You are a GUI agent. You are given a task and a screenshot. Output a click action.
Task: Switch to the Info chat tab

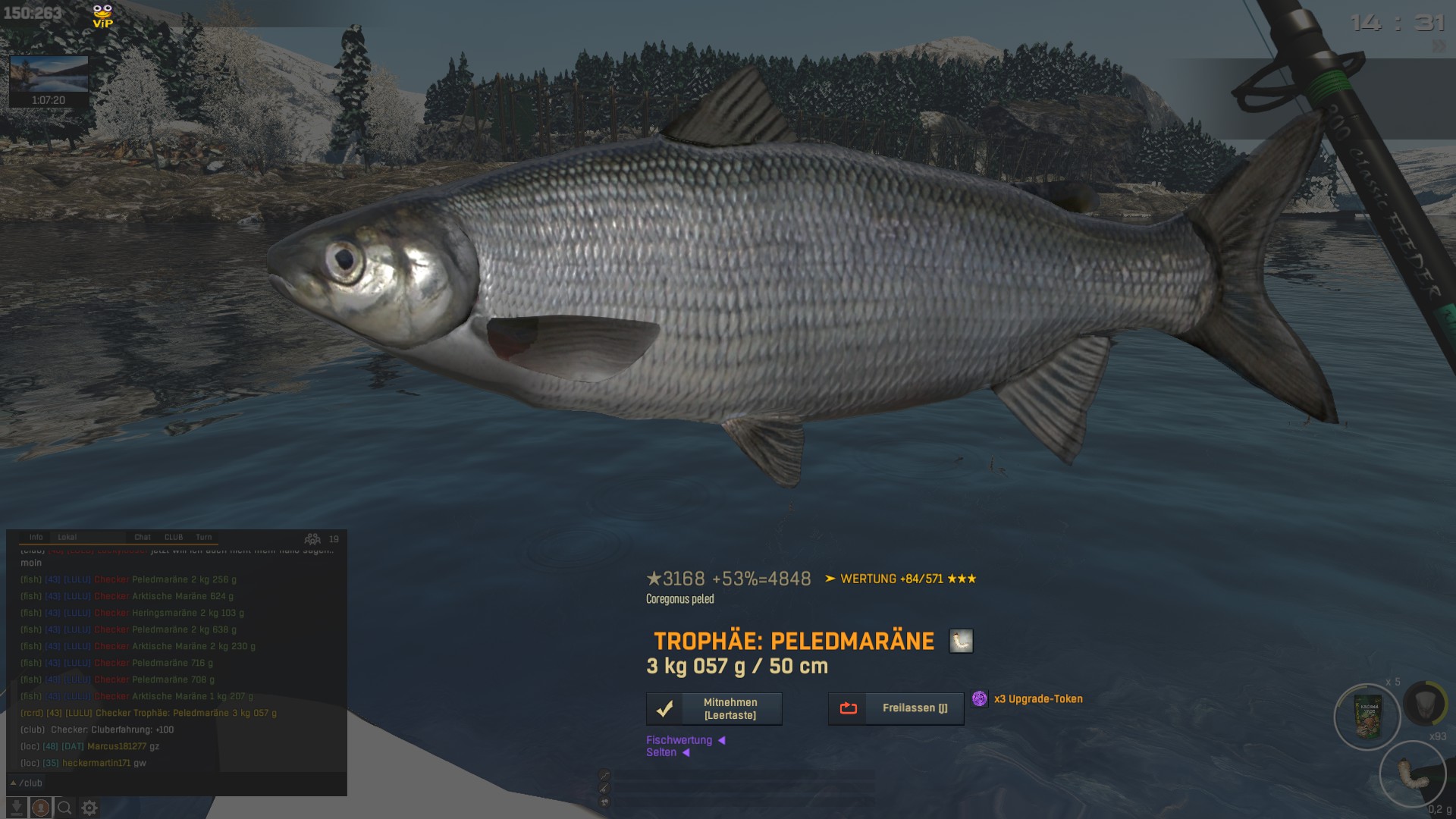click(x=36, y=537)
